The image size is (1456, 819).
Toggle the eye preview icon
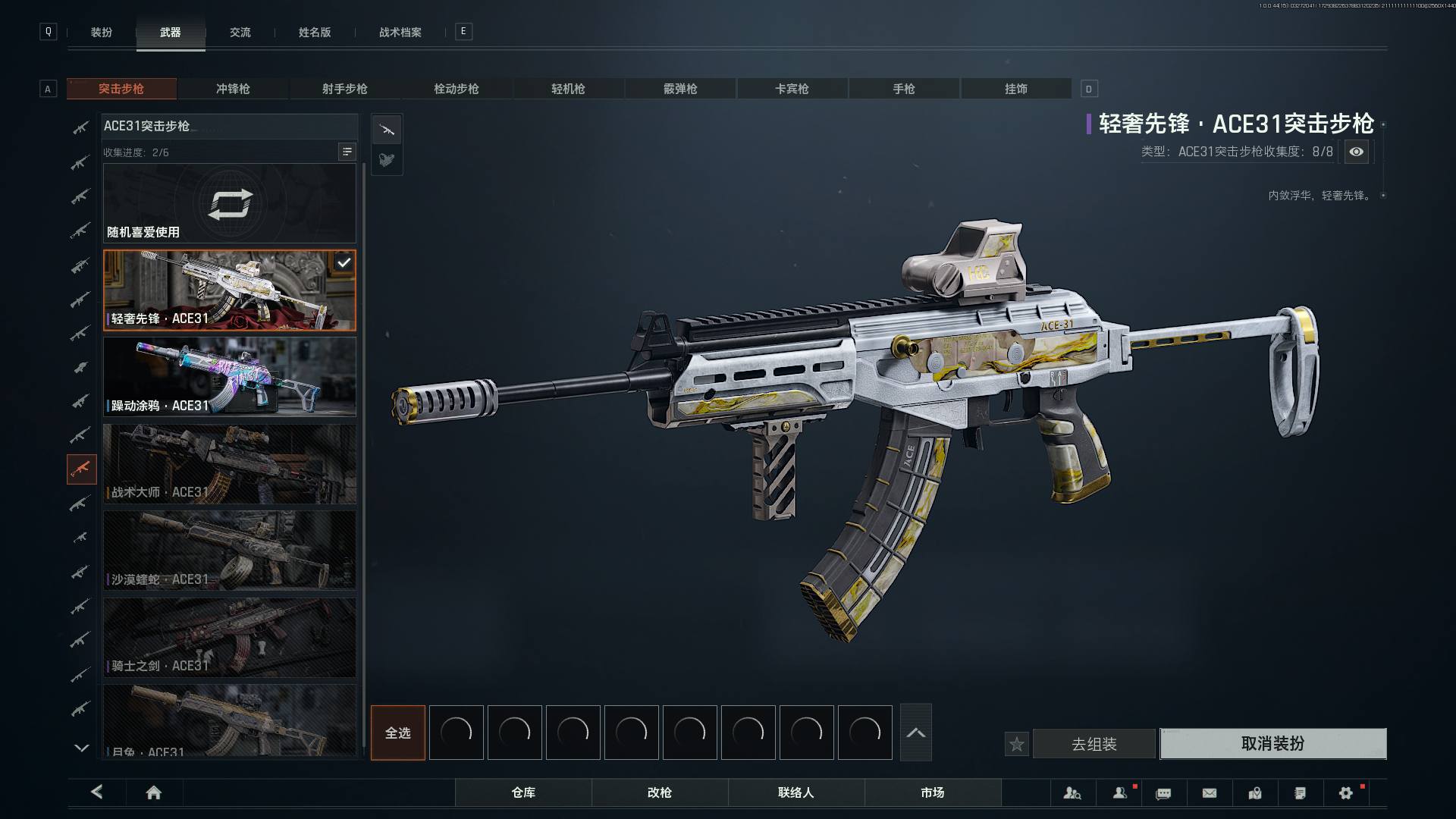point(1356,152)
